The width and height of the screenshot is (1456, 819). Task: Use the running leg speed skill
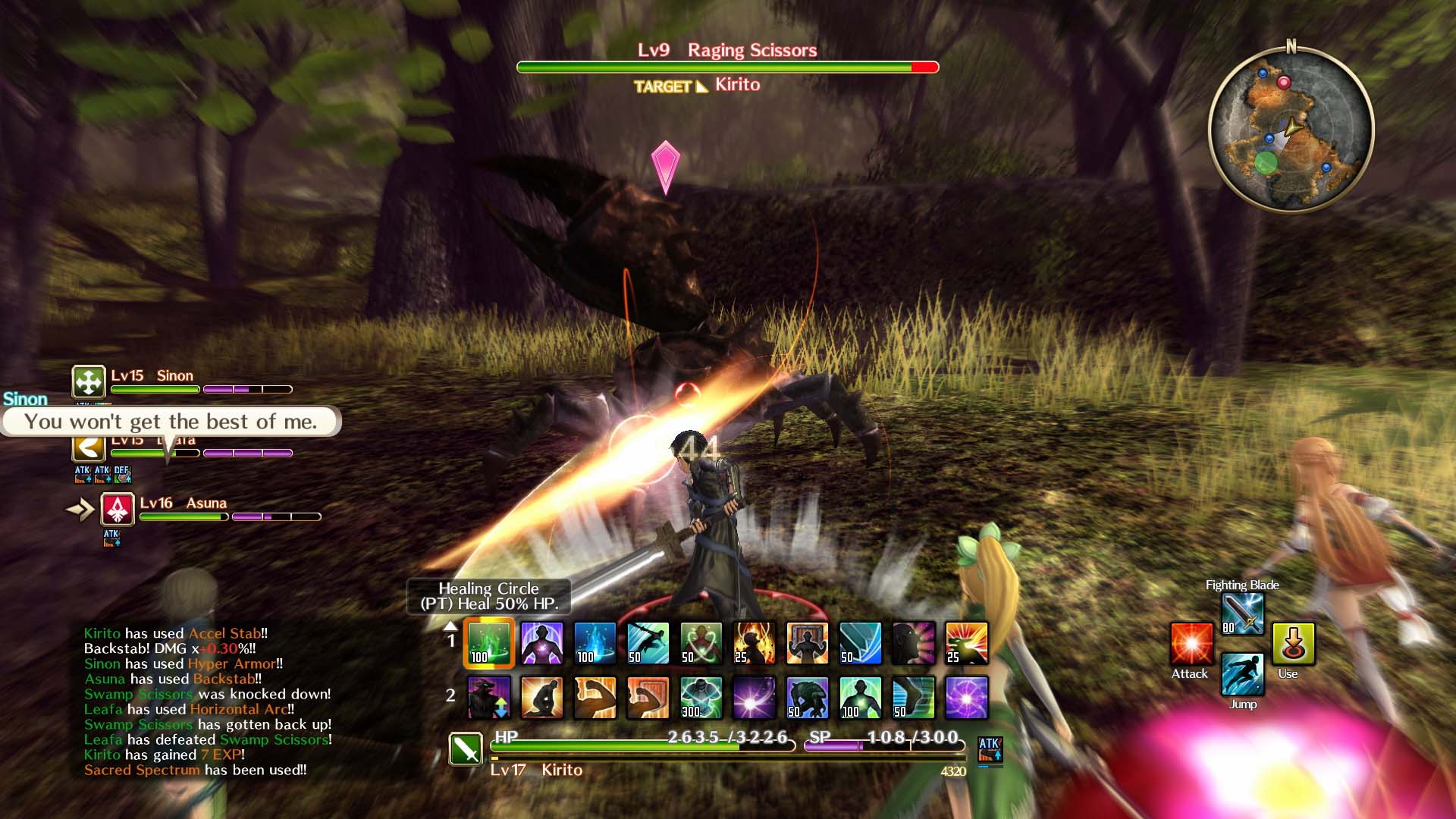pyautogui.click(x=914, y=698)
